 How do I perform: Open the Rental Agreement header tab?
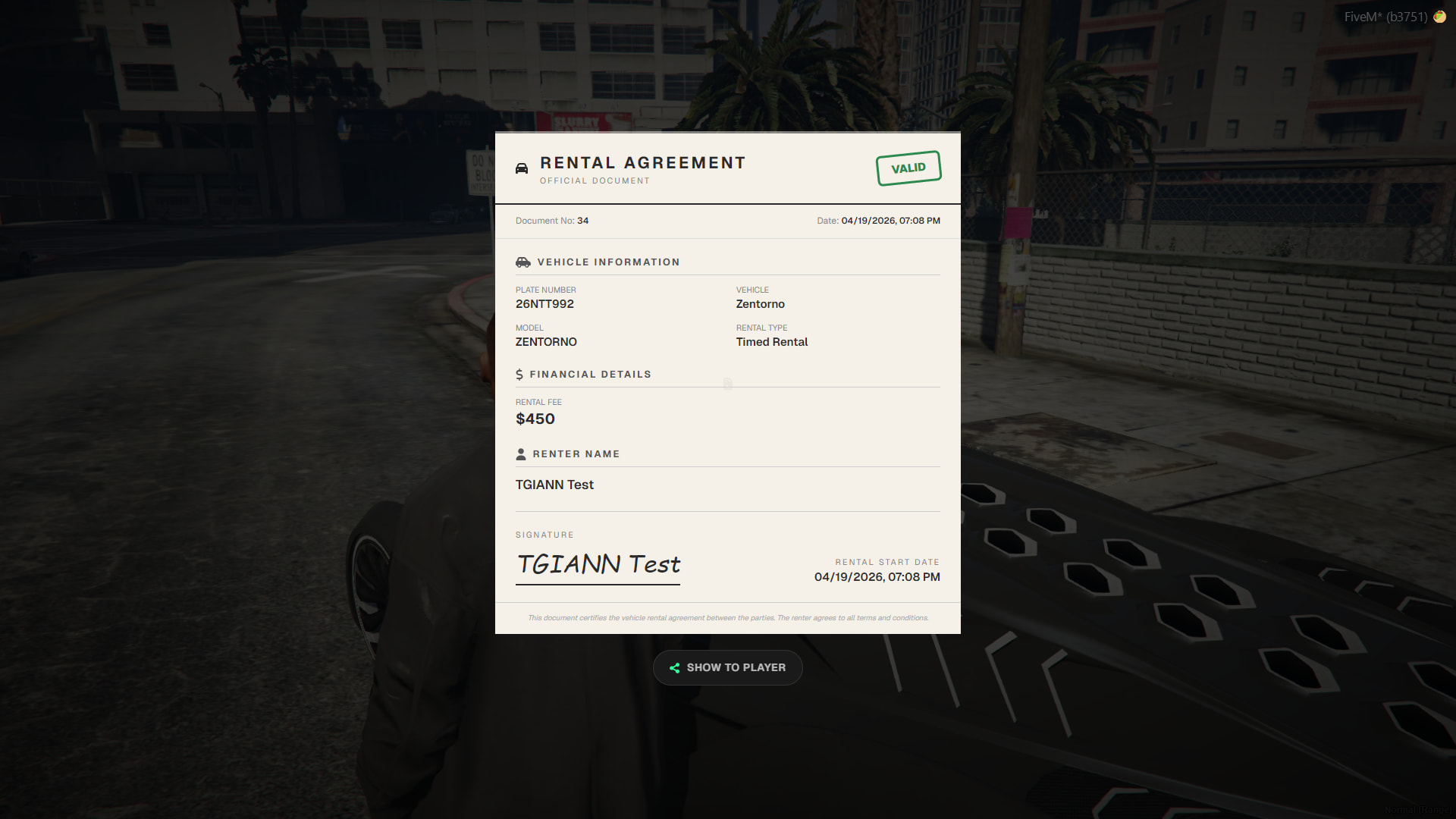(x=642, y=162)
